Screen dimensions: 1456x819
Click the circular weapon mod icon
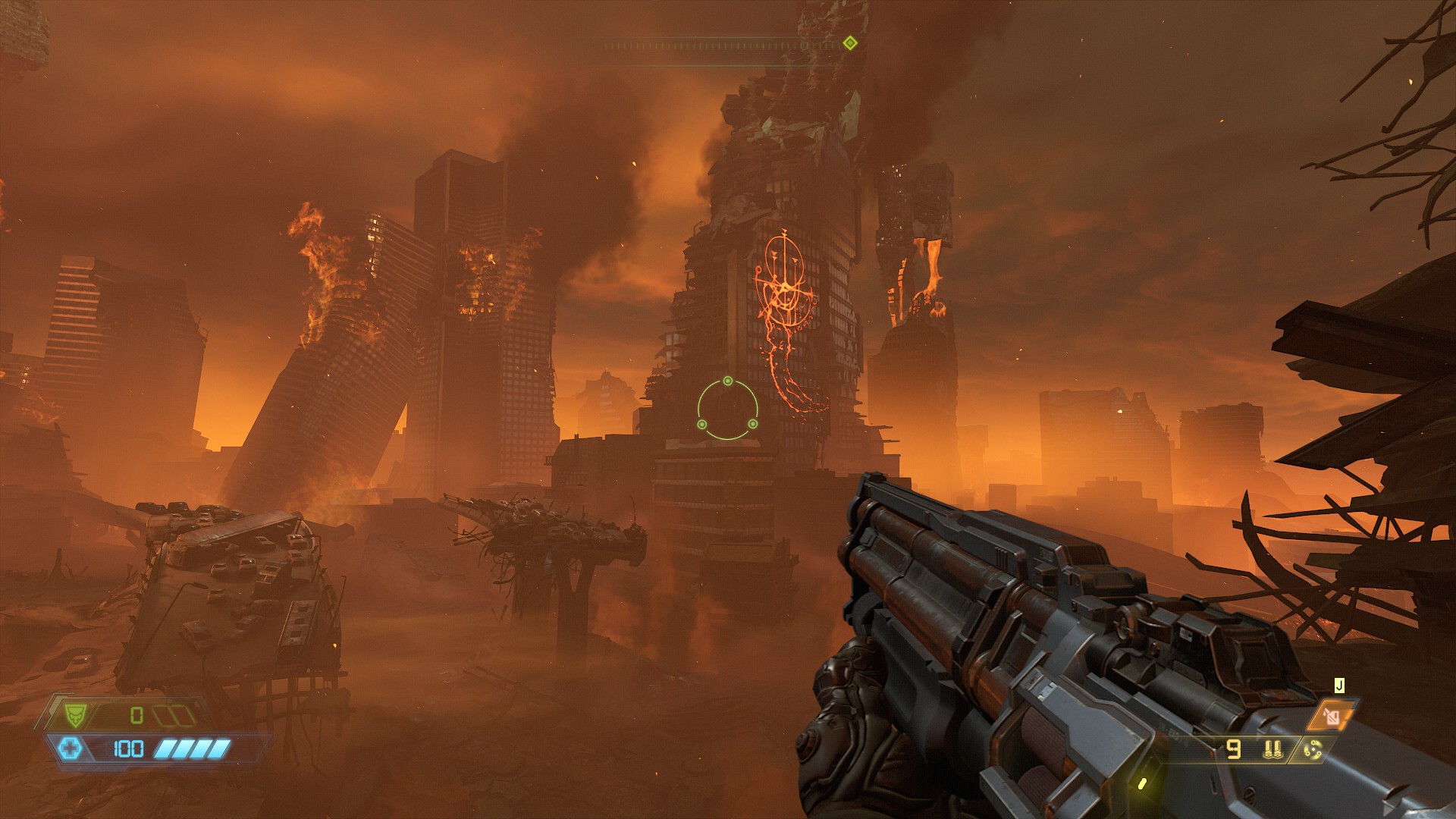[x=1313, y=750]
